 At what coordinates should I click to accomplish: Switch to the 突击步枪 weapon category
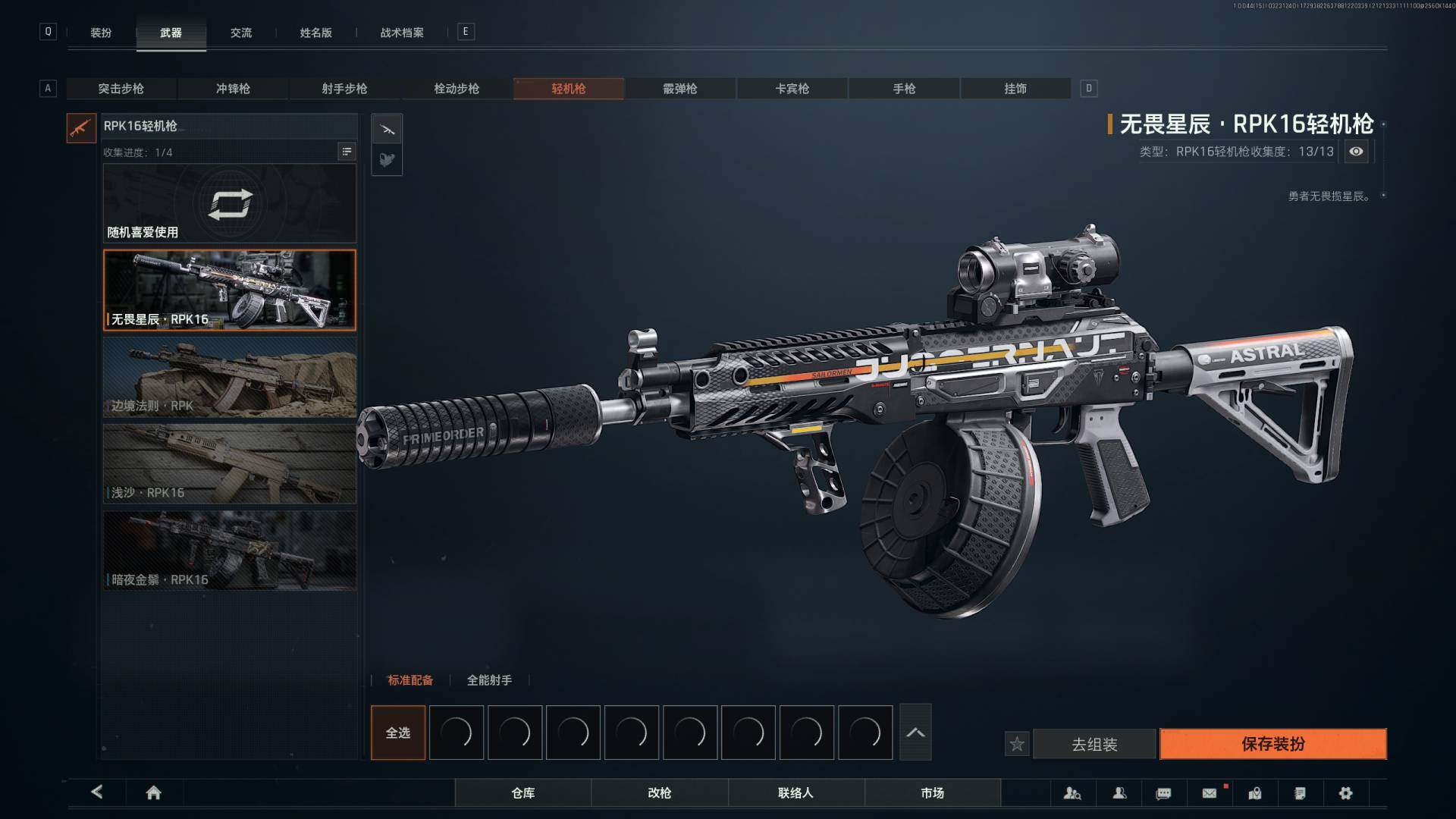(x=121, y=89)
